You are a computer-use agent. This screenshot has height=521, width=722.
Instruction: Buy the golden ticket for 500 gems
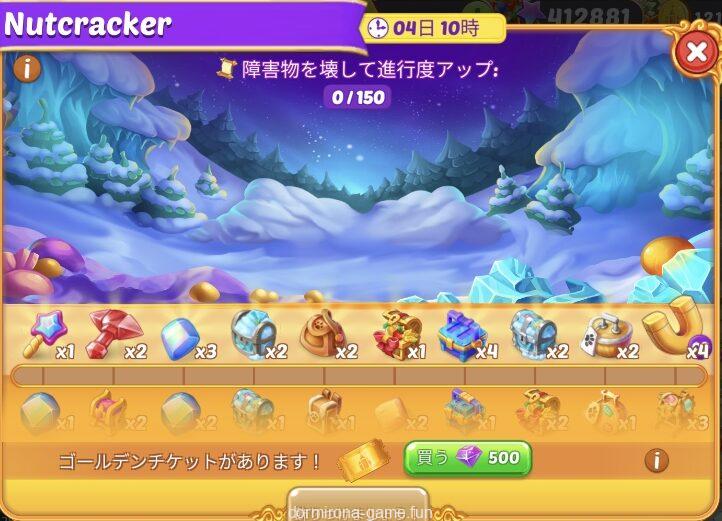tap(467, 458)
